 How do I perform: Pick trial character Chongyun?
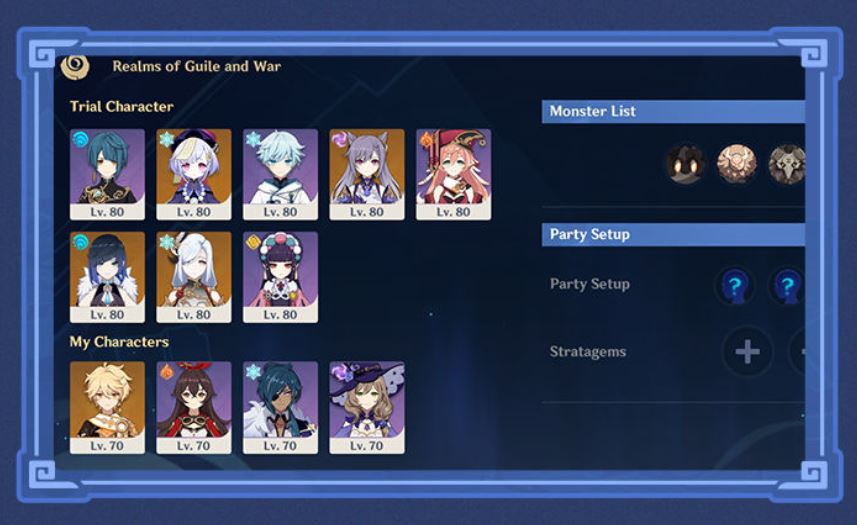(x=280, y=173)
